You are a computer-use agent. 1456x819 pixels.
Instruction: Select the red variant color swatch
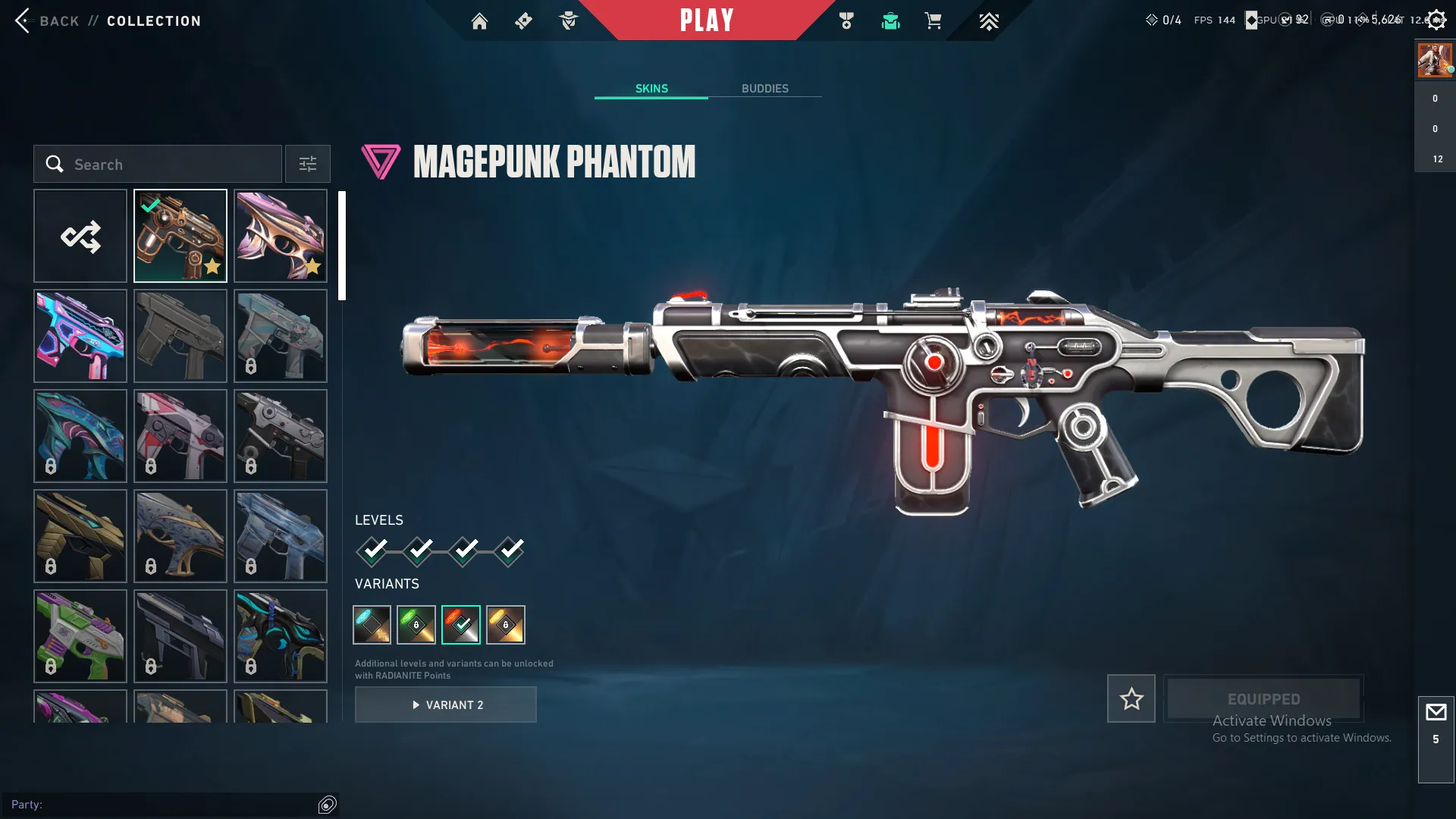click(x=461, y=624)
